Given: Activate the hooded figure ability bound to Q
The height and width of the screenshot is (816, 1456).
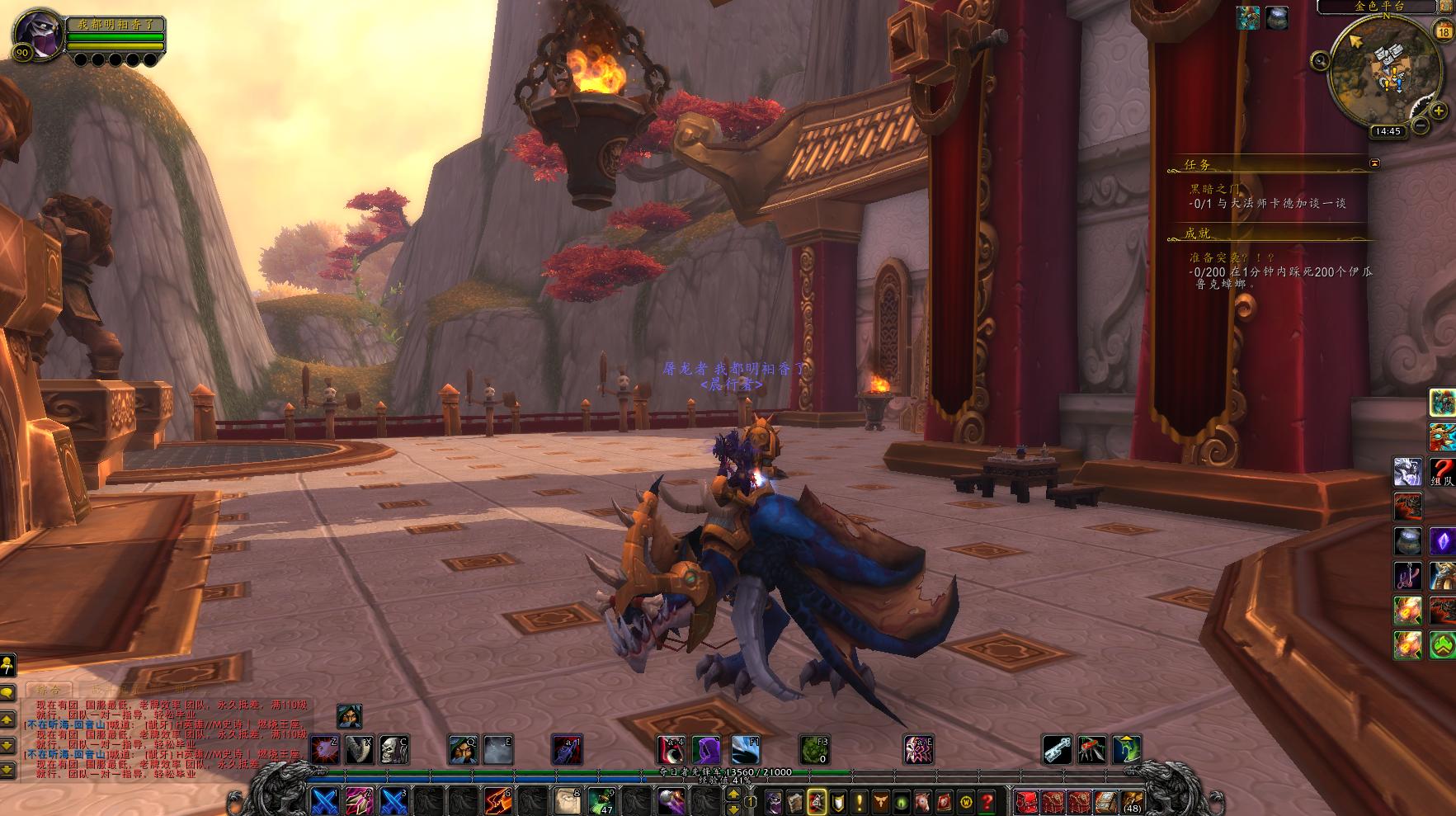Looking at the screenshot, I should (463, 749).
